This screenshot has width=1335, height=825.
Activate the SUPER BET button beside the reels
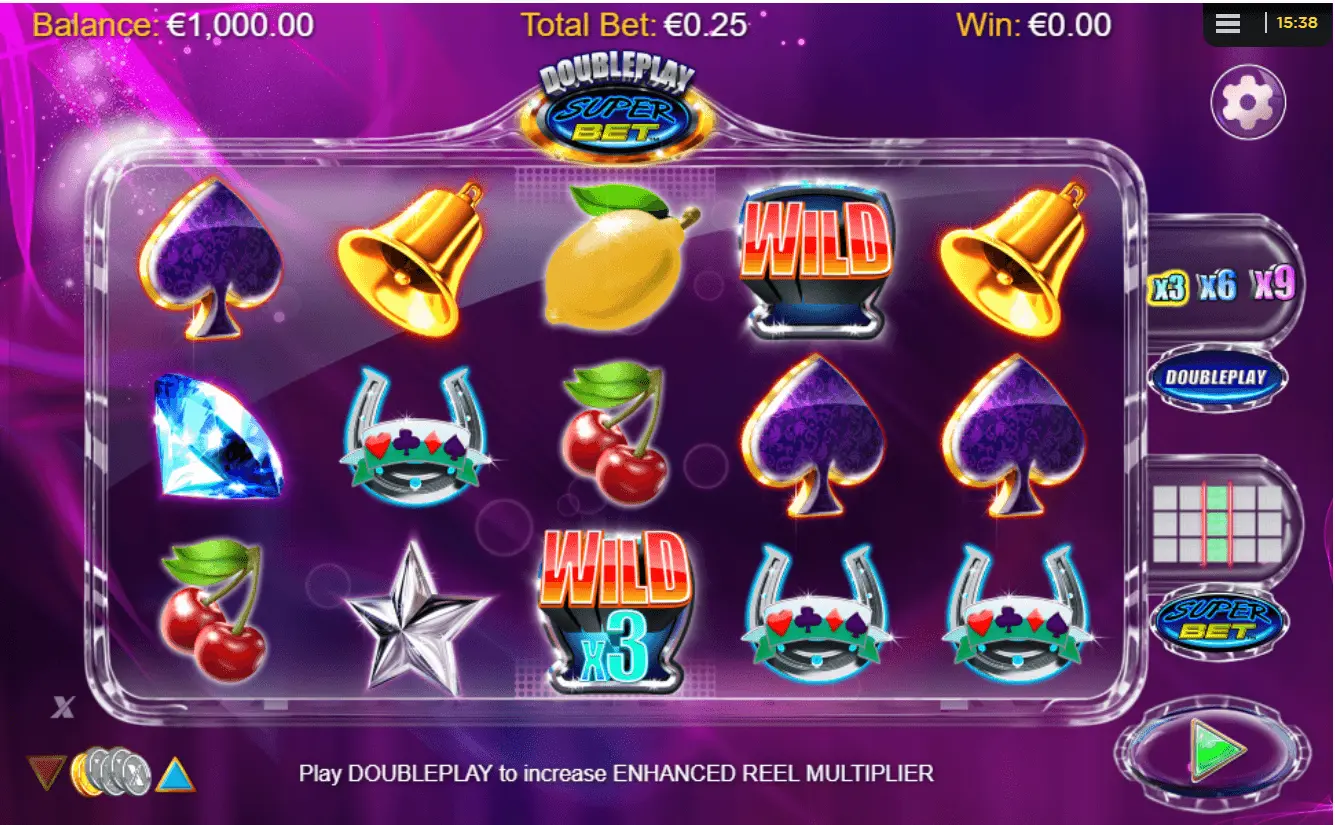[x=1218, y=622]
